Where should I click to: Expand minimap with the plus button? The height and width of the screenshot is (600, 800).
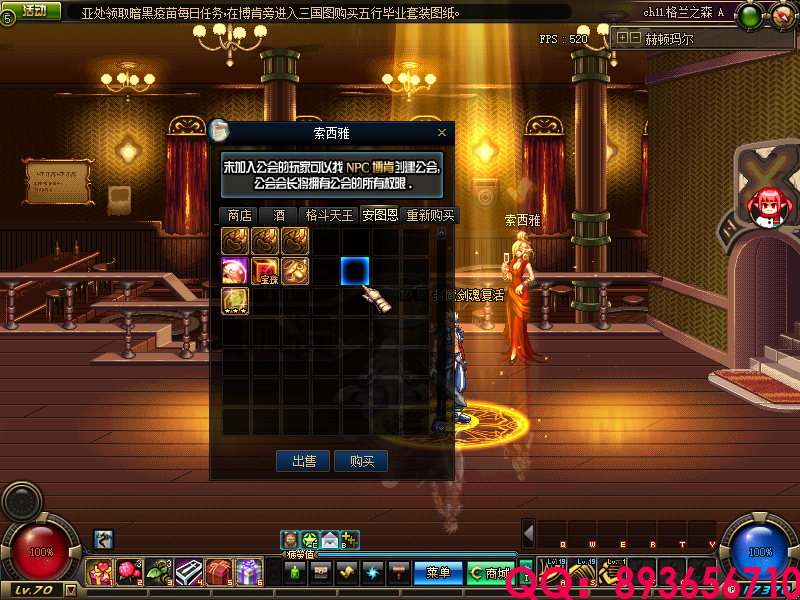[x=623, y=38]
